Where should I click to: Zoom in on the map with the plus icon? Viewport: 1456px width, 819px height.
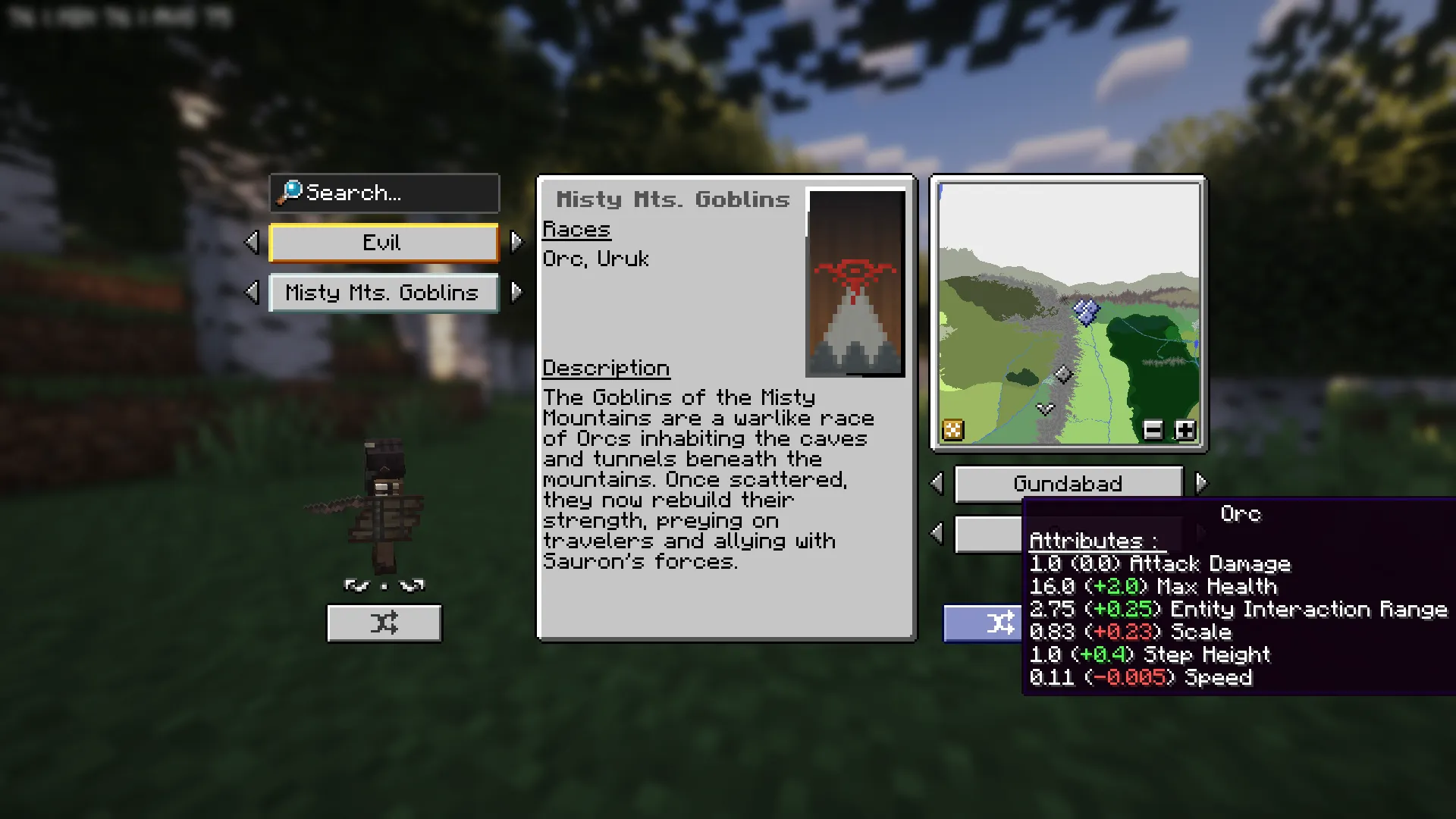1185,430
